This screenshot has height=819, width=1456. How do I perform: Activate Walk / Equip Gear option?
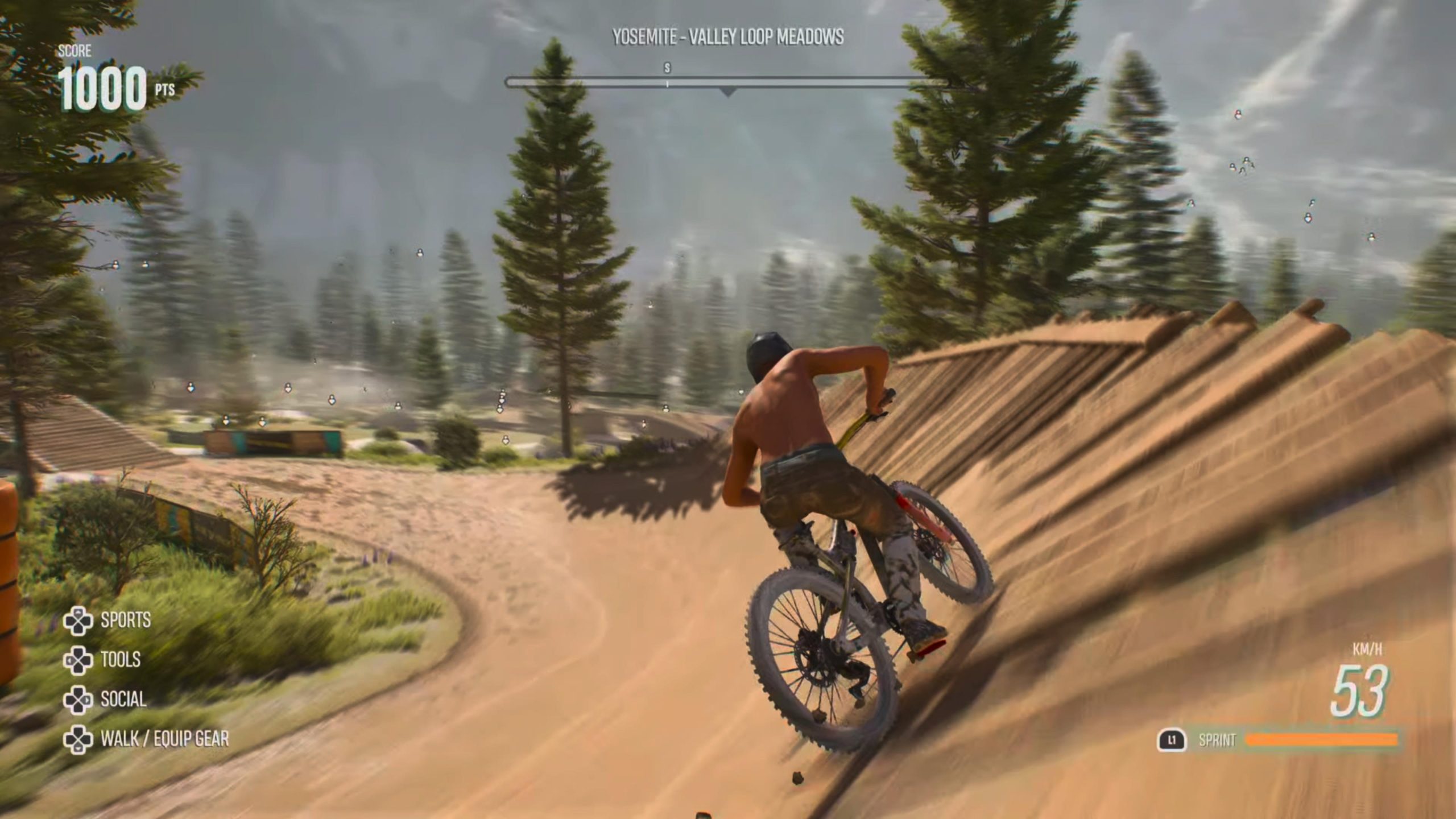click(147, 739)
